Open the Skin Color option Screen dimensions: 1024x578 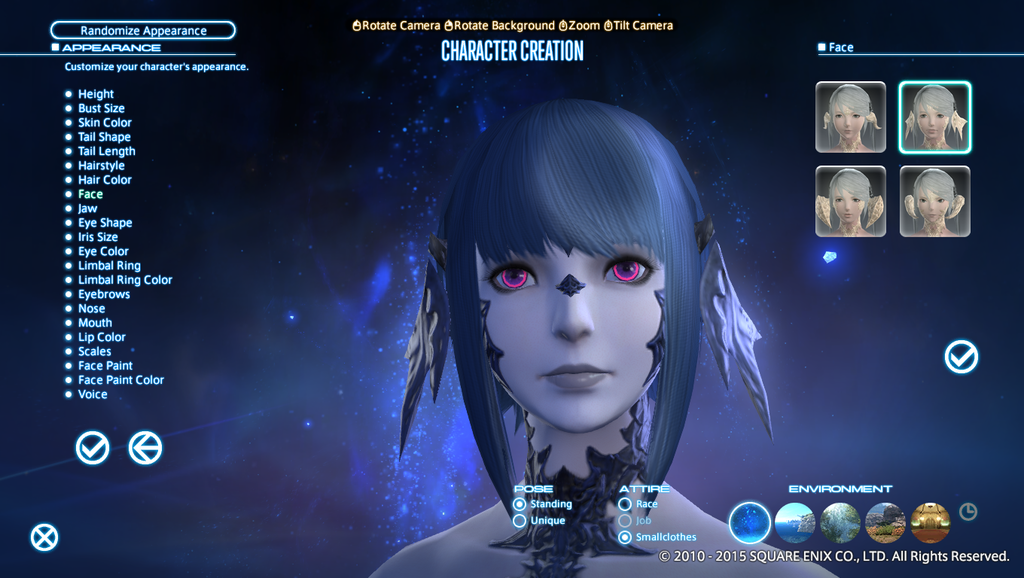[x=104, y=123]
